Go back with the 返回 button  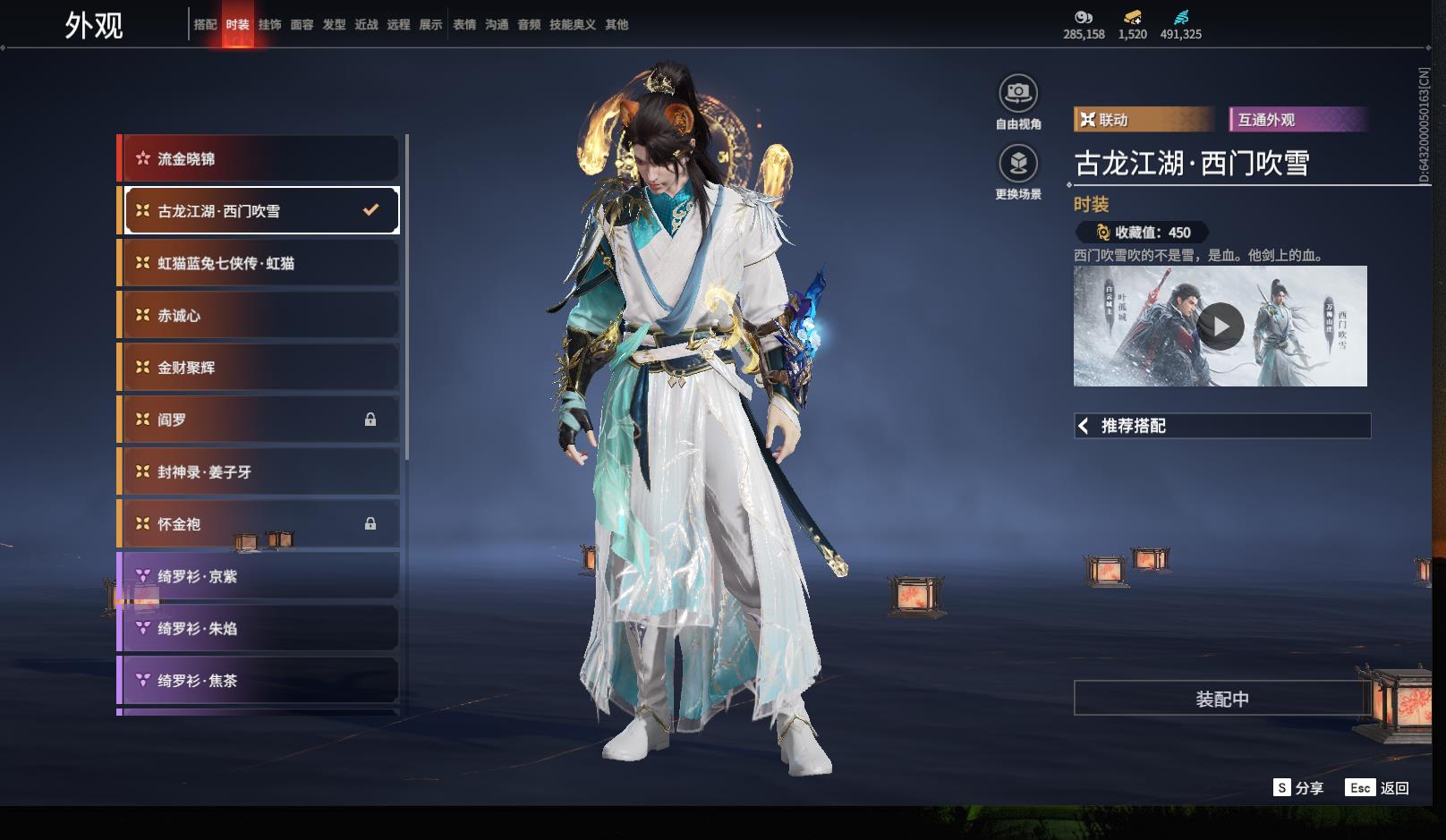[x=1377, y=787]
